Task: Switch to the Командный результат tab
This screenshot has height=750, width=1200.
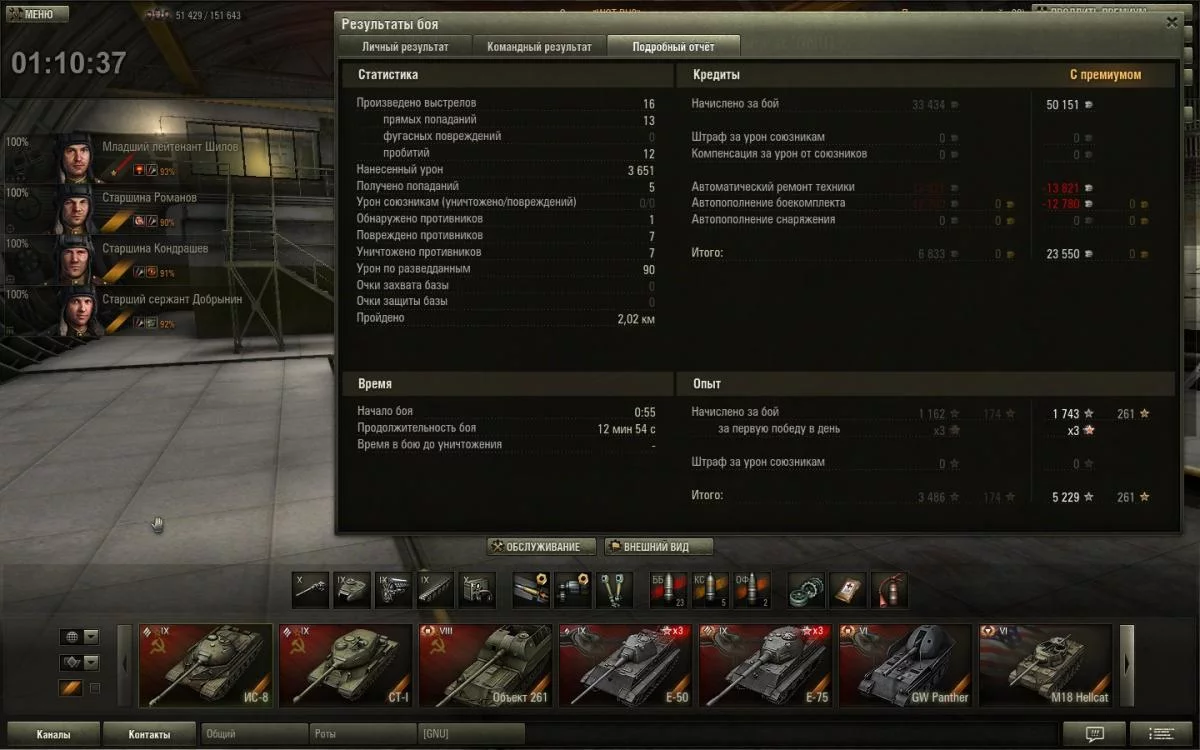Action: pos(539,47)
